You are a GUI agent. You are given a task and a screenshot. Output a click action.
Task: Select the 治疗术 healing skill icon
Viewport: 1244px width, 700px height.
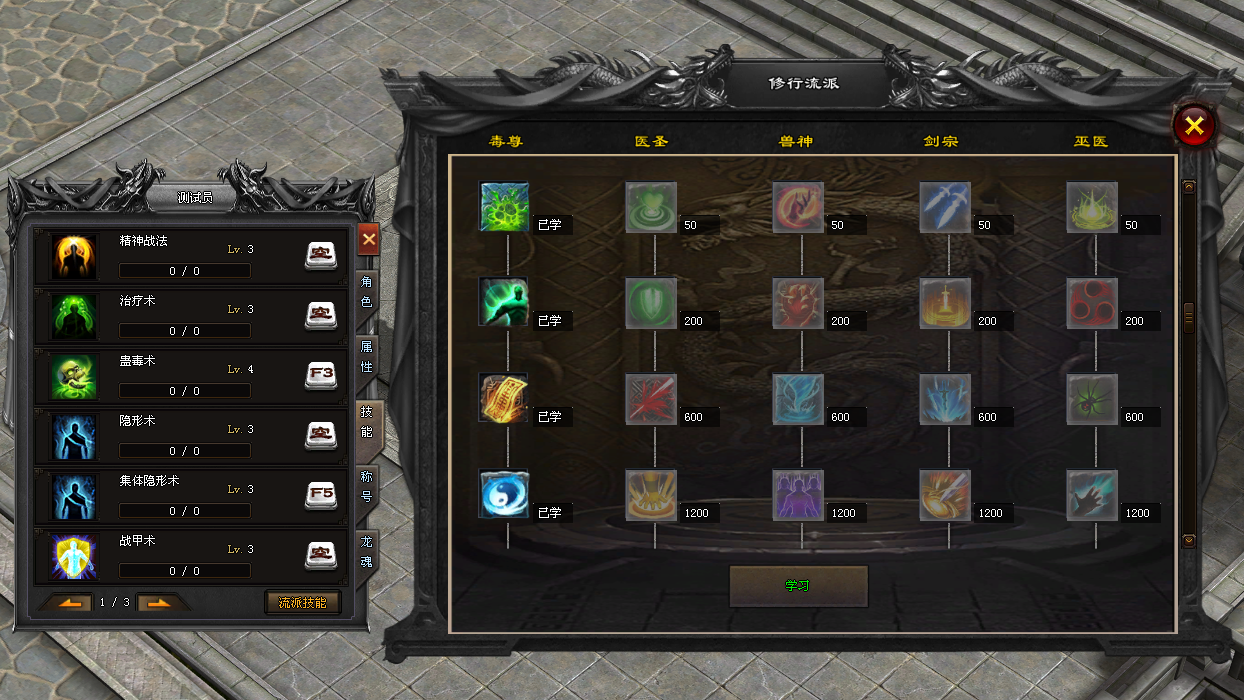tap(74, 318)
